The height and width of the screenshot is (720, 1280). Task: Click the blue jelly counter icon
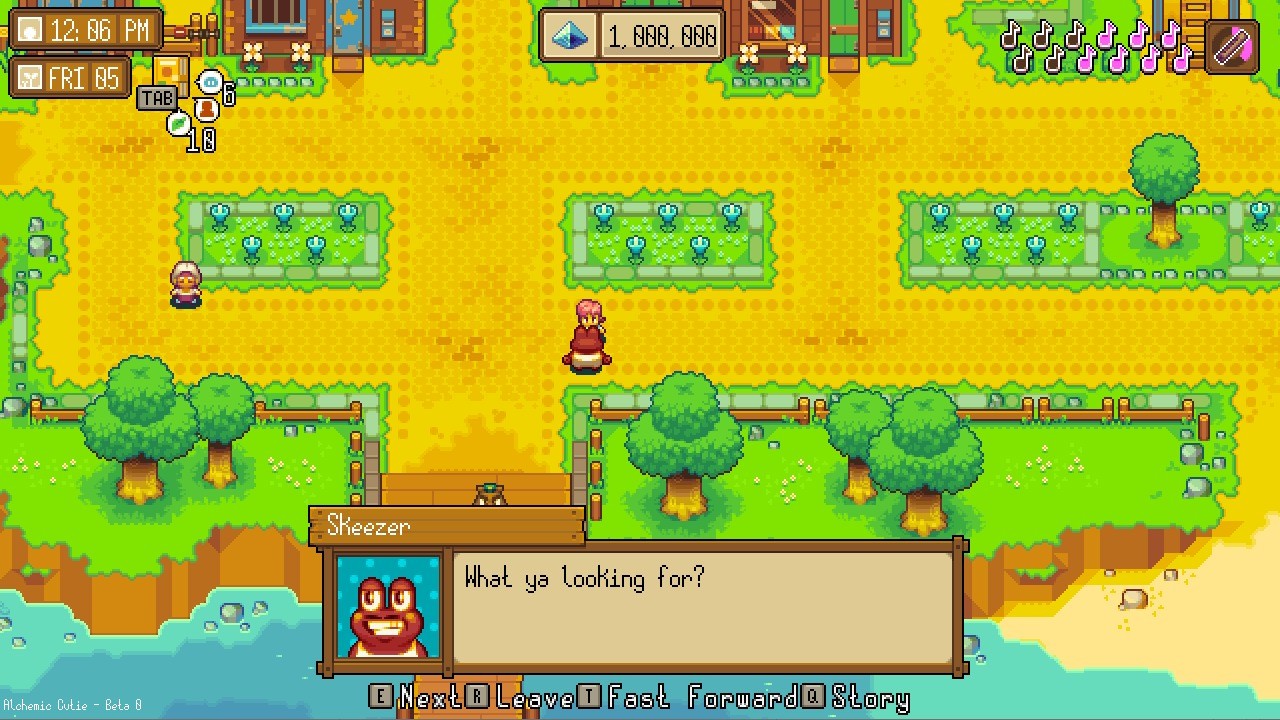[x=210, y=81]
